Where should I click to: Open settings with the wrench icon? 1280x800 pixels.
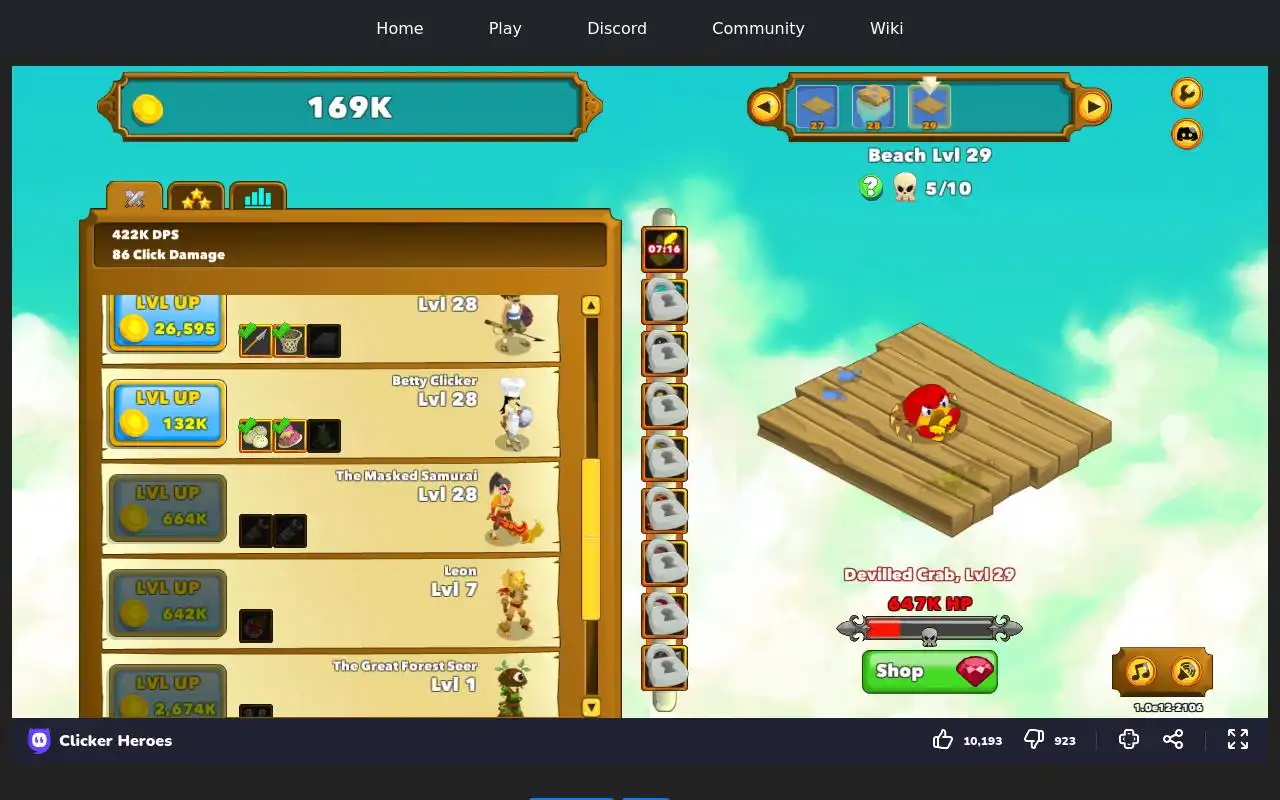(1186, 93)
